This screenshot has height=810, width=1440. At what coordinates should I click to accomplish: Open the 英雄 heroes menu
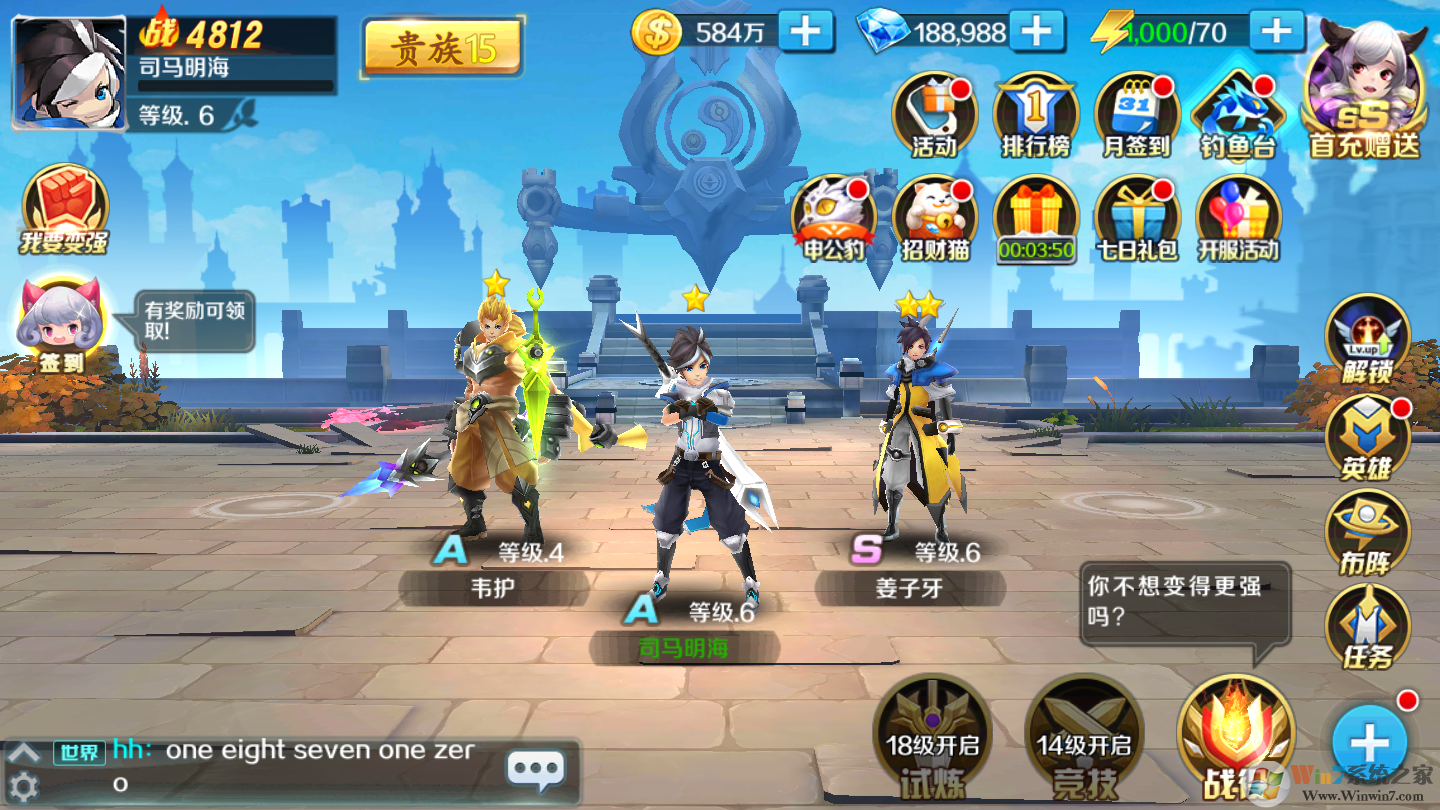[x=1367, y=437]
